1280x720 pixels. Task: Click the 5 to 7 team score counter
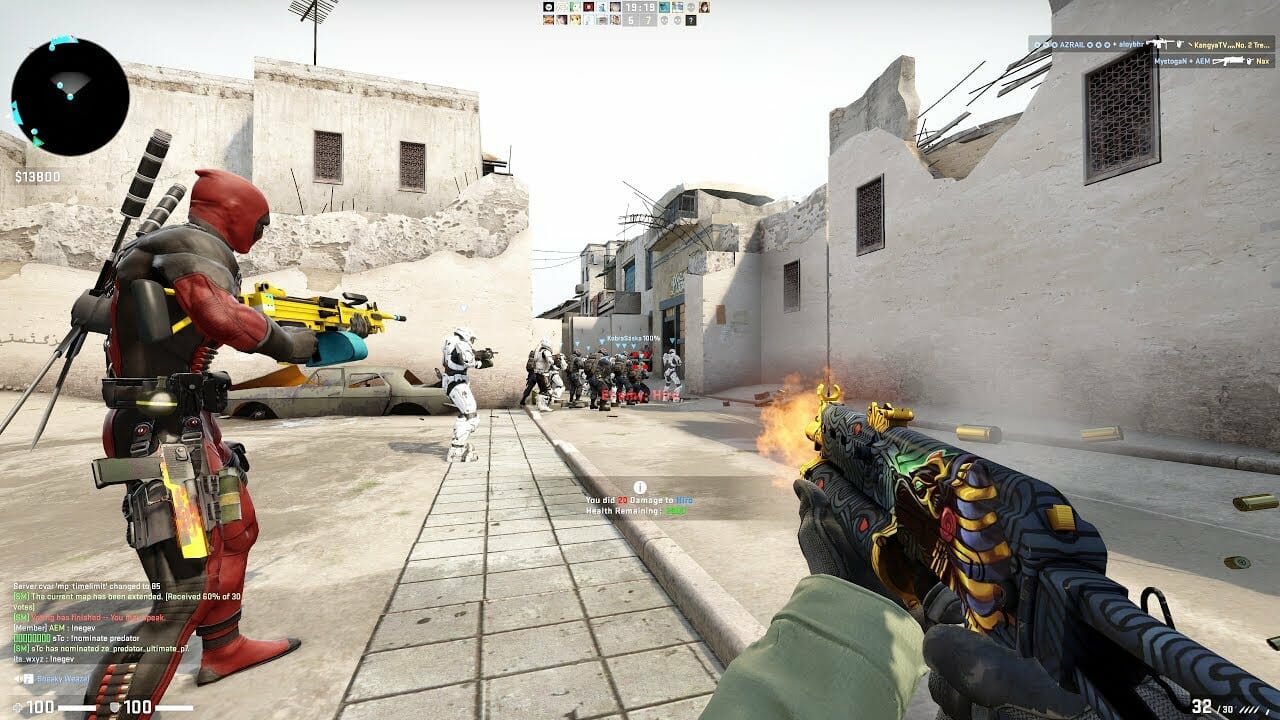641,20
